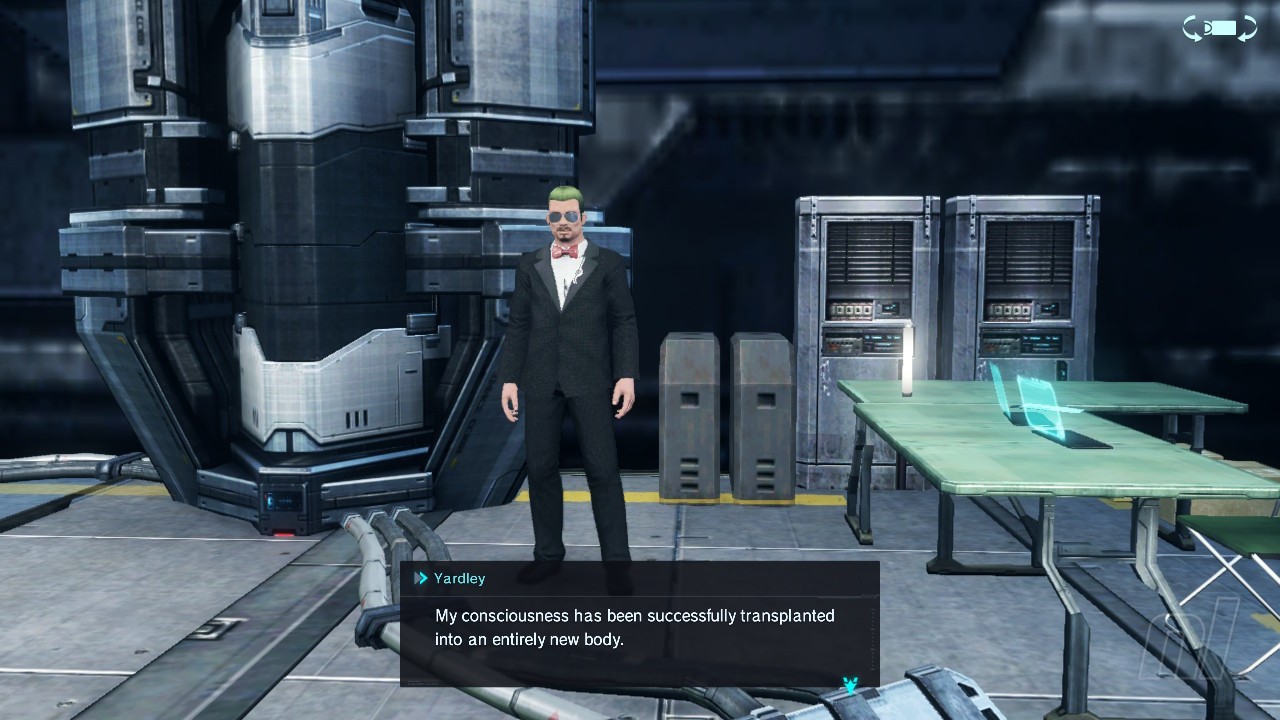
Task: Click Yardley's dialogue text box
Action: (639, 627)
